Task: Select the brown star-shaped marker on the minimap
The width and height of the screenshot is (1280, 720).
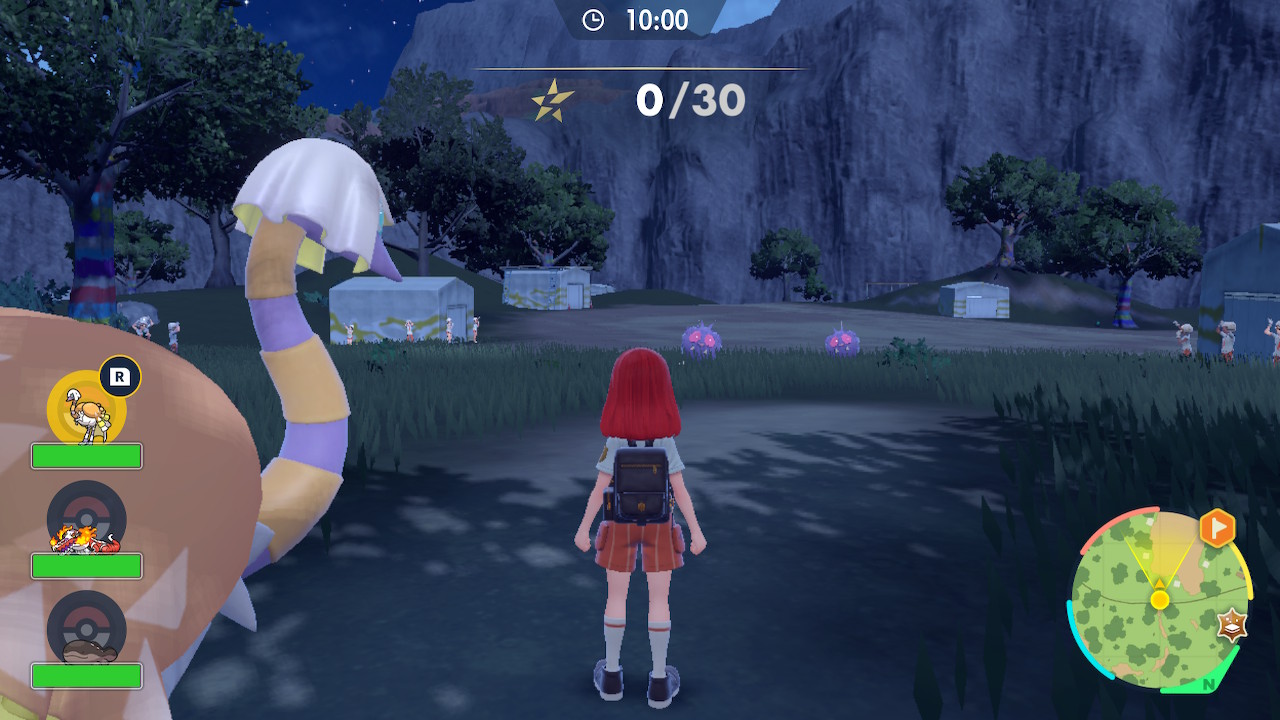Action: coord(1233,625)
